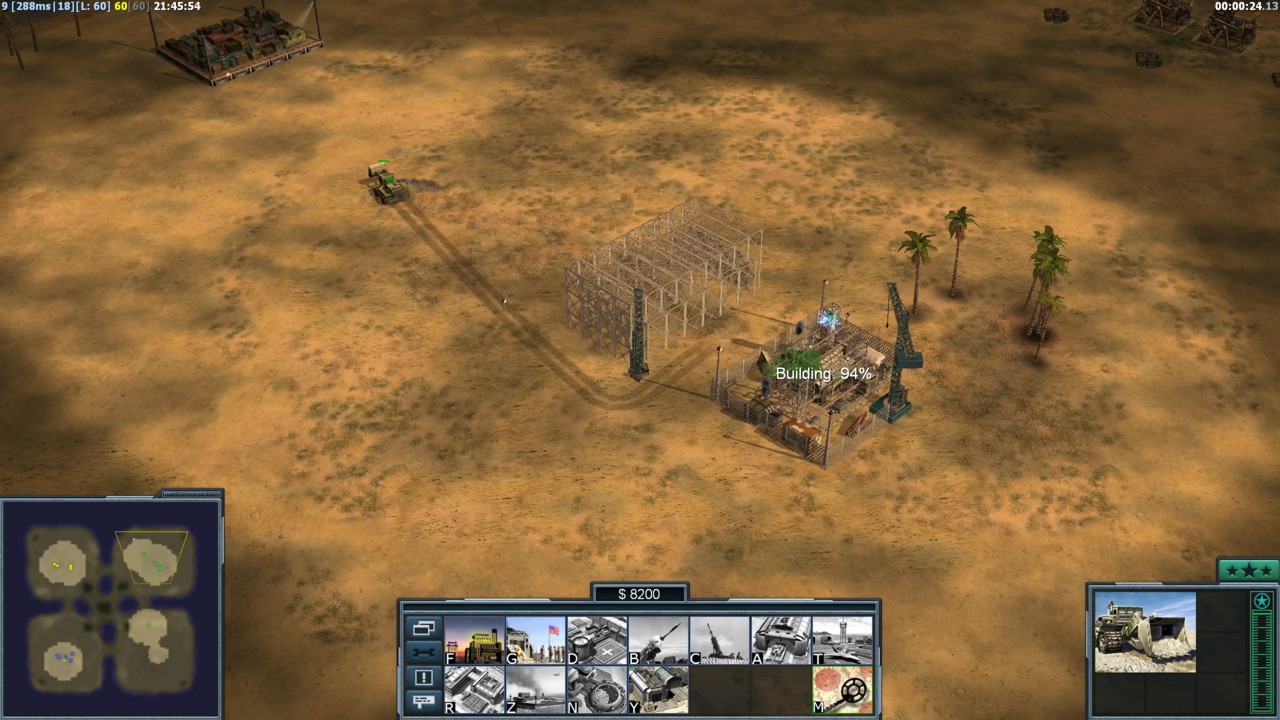Choose the hangar building icon labeled Y
1280x720 pixels.
(658, 690)
